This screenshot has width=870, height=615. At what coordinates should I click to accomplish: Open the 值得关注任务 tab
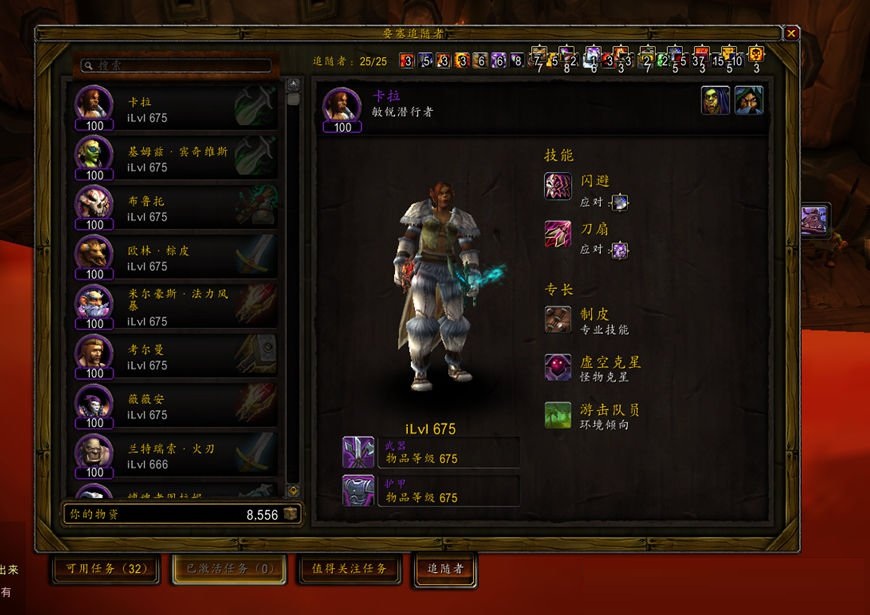pos(348,569)
